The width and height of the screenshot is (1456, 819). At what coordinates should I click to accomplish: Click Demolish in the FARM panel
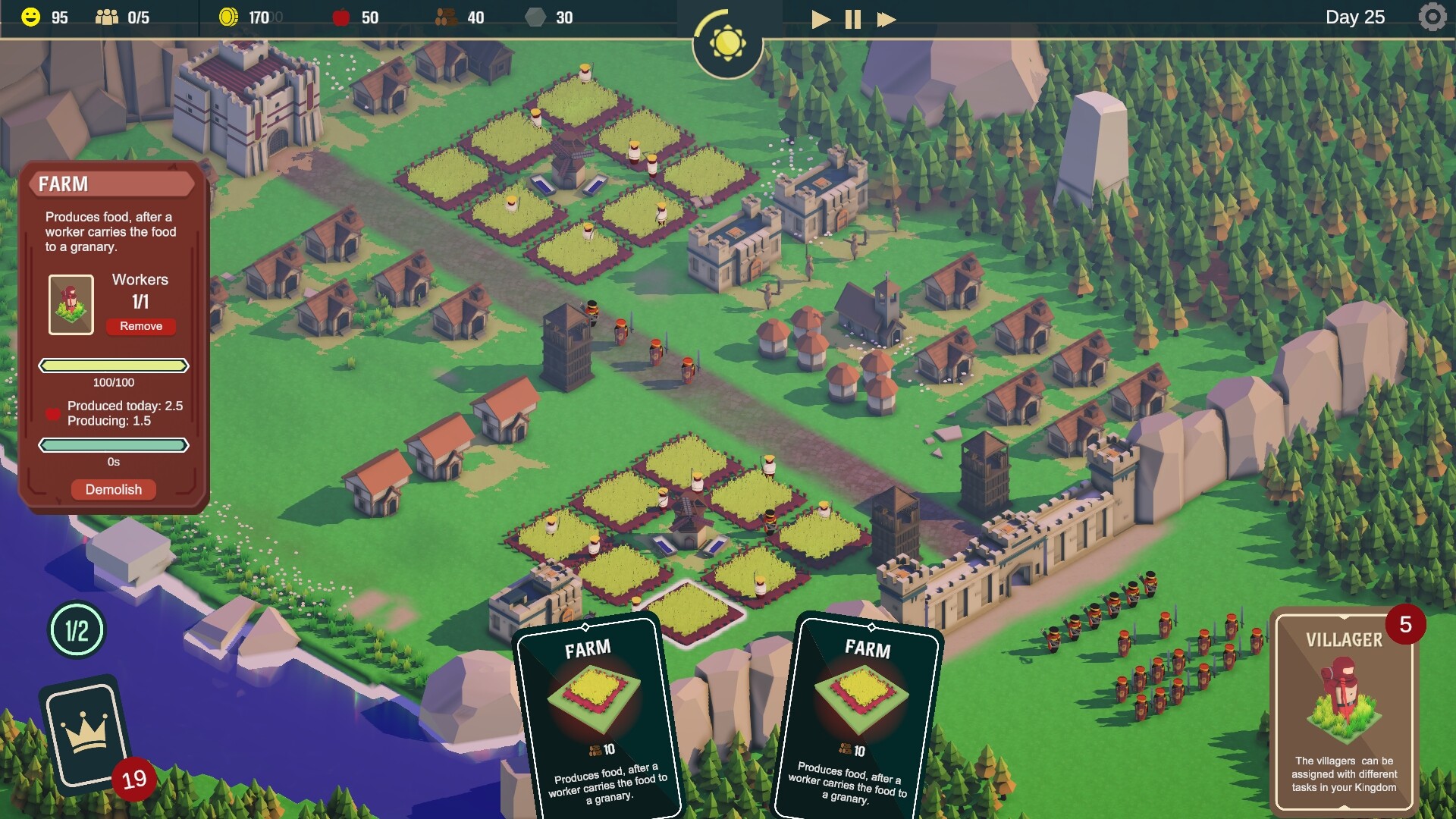[x=113, y=489]
